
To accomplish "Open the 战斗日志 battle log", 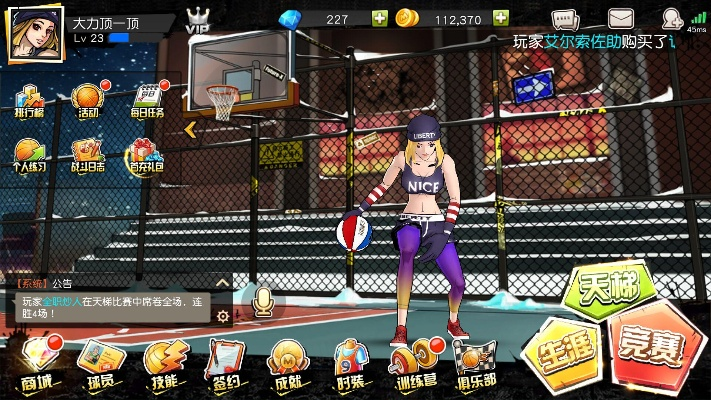I will pyautogui.click(x=87, y=153).
